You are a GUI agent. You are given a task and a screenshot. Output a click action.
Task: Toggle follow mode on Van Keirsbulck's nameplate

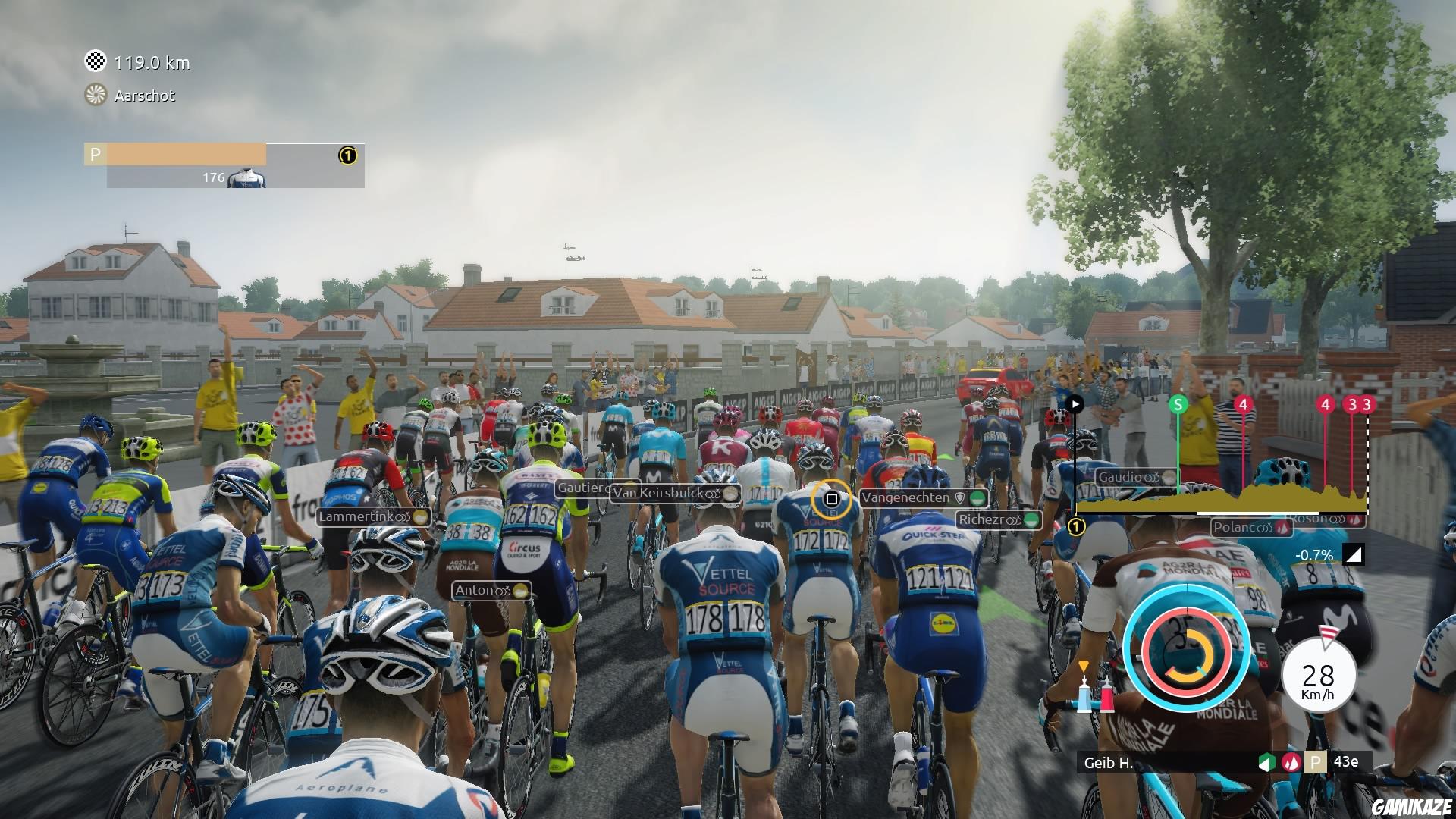[711, 494]
